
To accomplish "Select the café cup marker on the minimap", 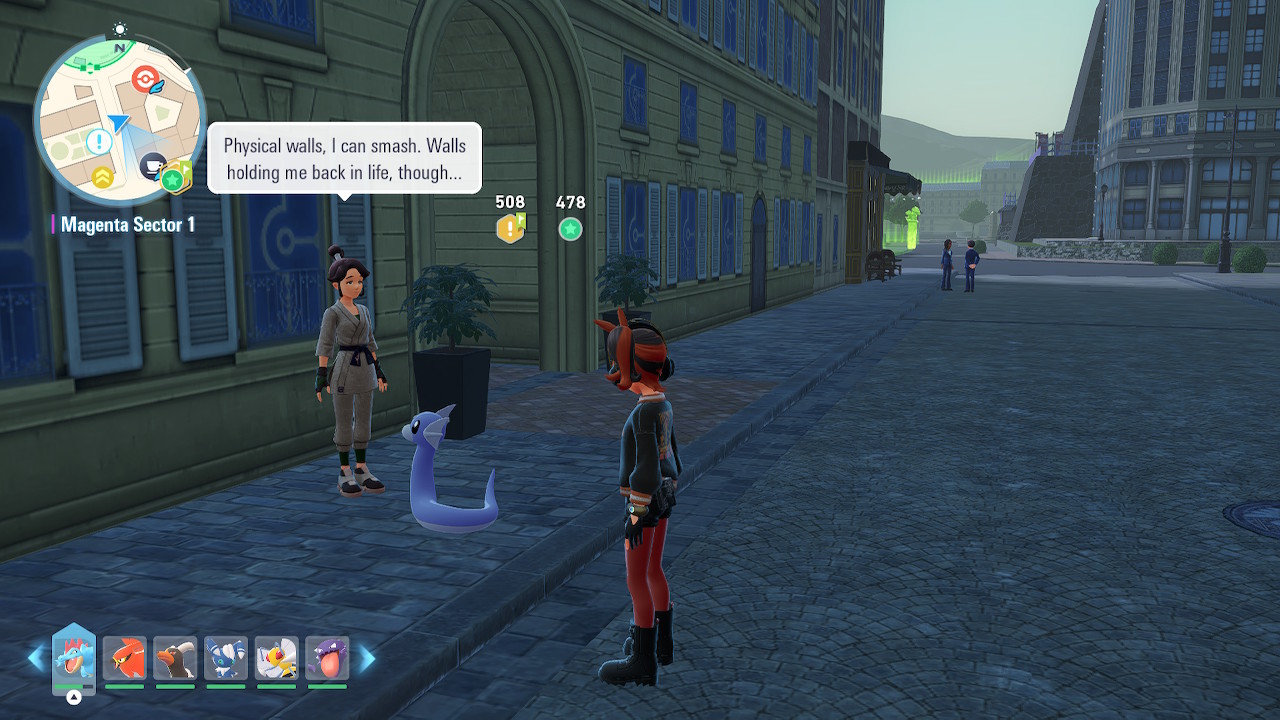I will (x=153, y=165).
